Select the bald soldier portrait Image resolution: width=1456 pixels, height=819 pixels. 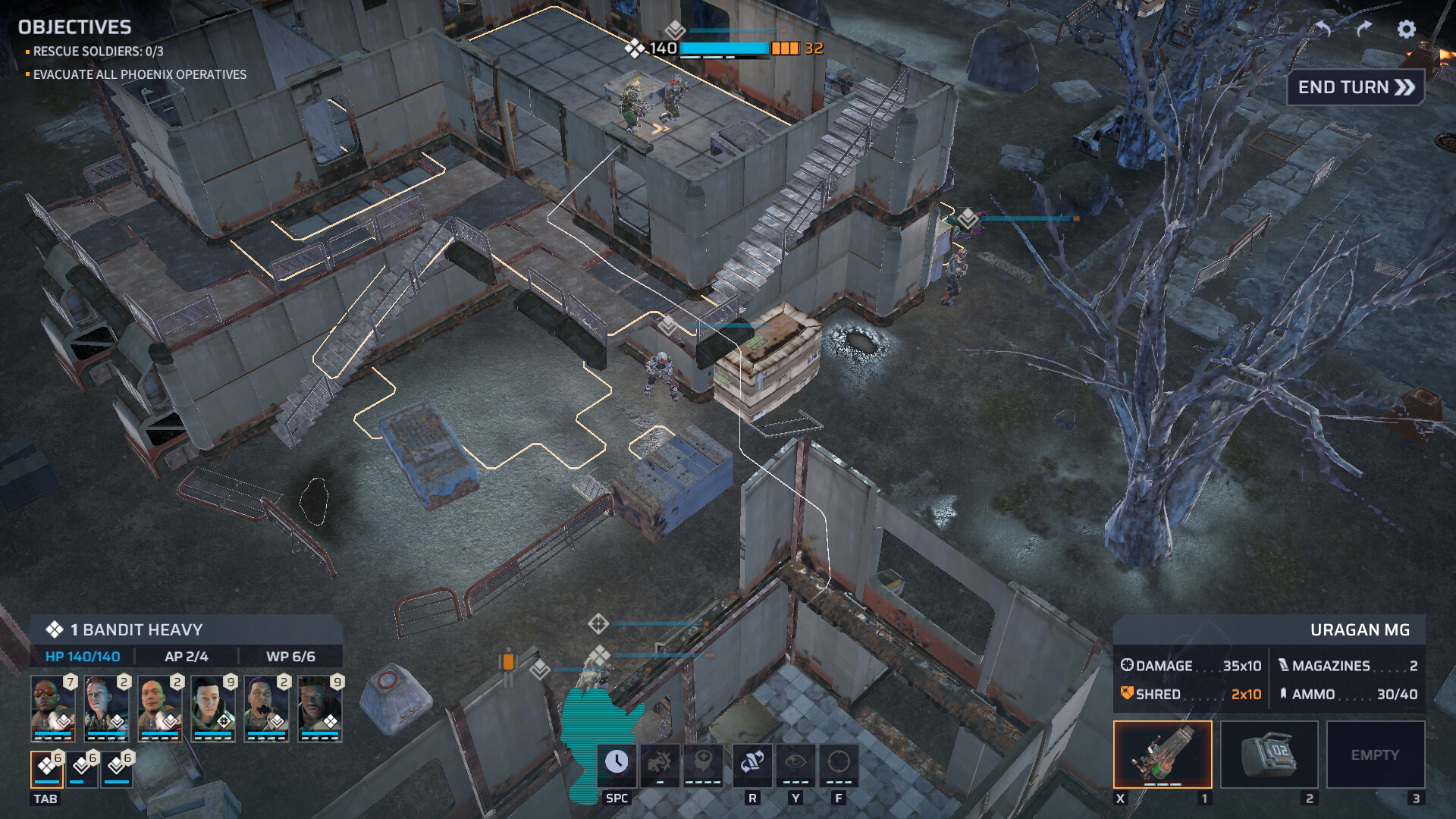click(x=159, y=708)
